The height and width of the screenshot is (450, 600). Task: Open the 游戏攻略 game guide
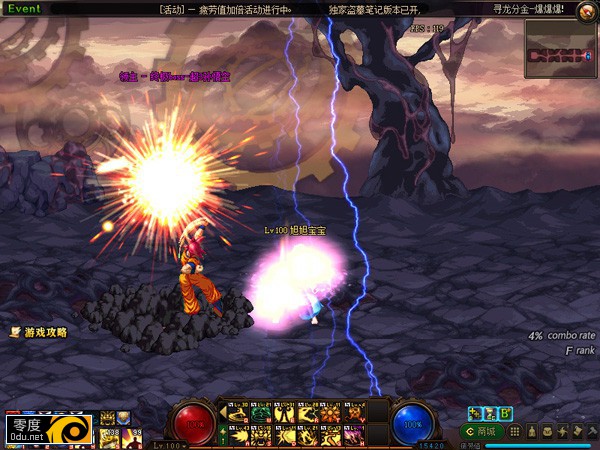coord(40,332)
